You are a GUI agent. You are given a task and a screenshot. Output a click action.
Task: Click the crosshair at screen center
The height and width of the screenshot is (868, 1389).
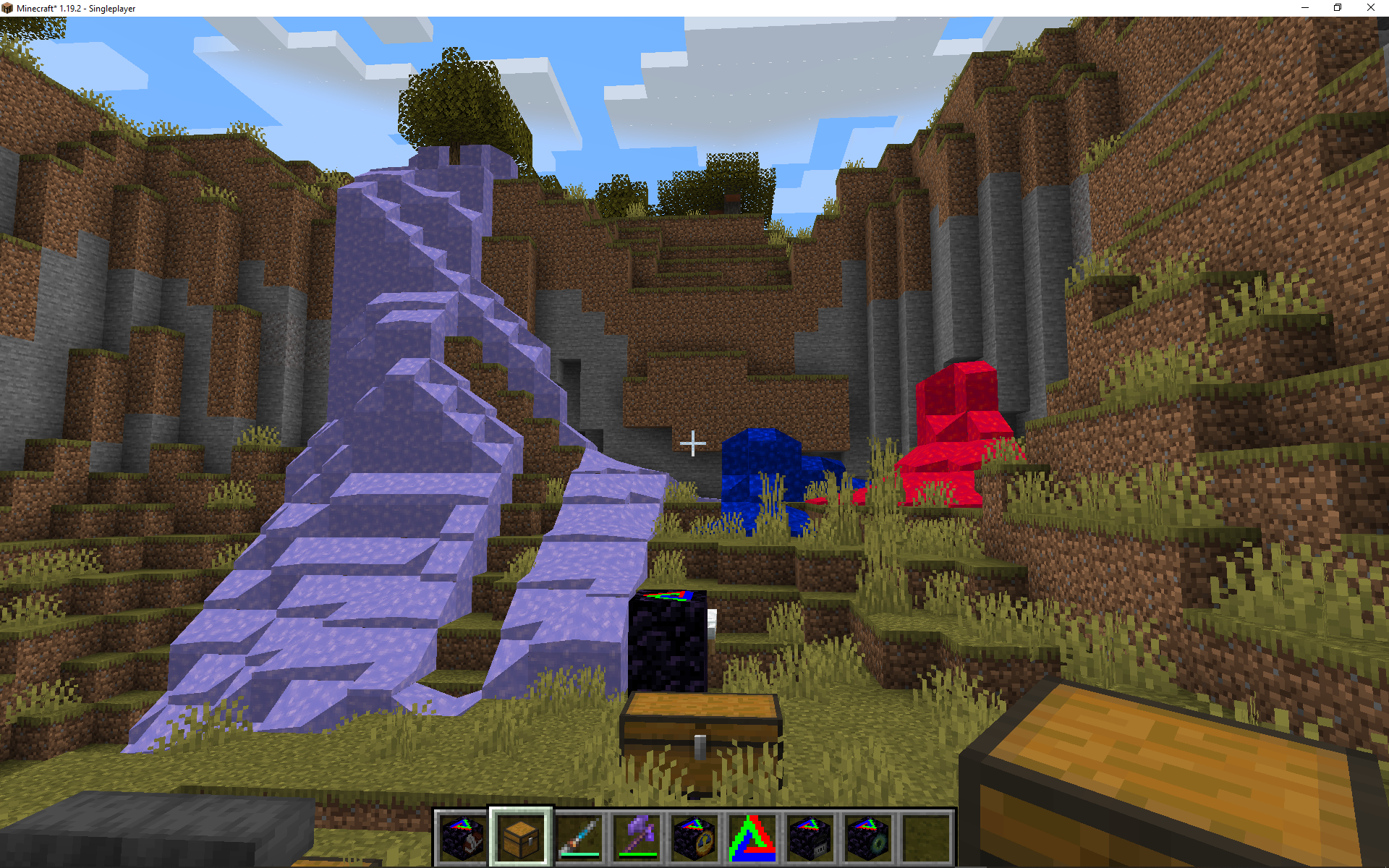[x=693, y=444]
